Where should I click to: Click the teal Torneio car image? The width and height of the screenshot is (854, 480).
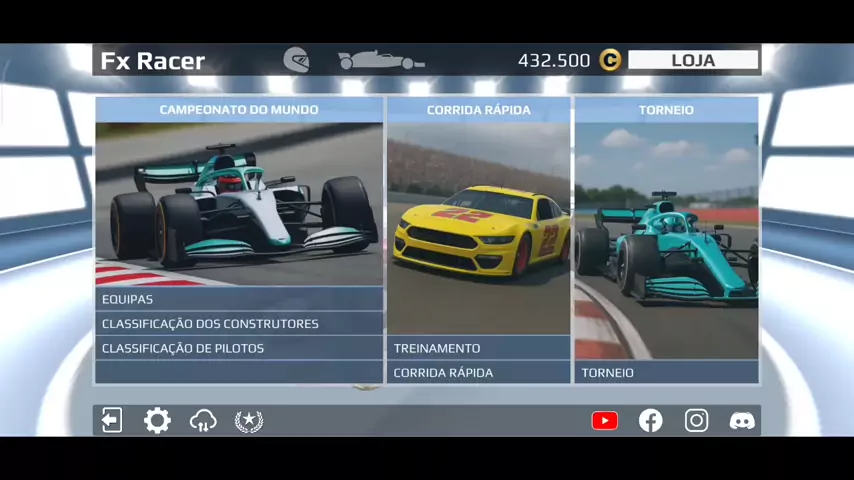point(666,240)
